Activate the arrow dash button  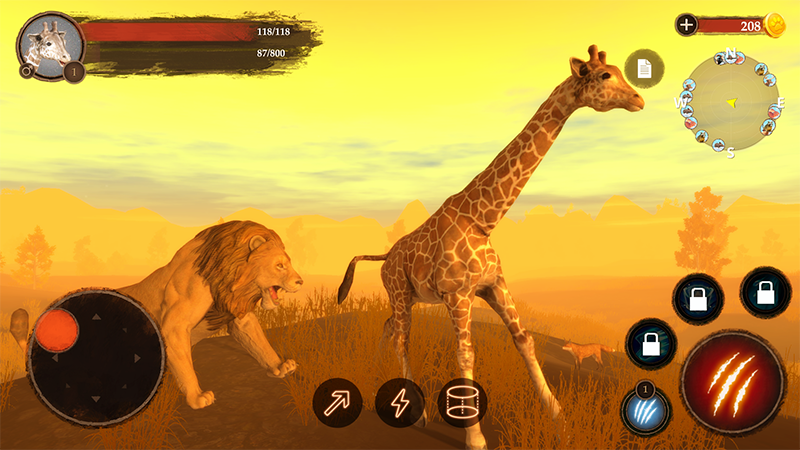pyautogui.click(x=337, y=403)
